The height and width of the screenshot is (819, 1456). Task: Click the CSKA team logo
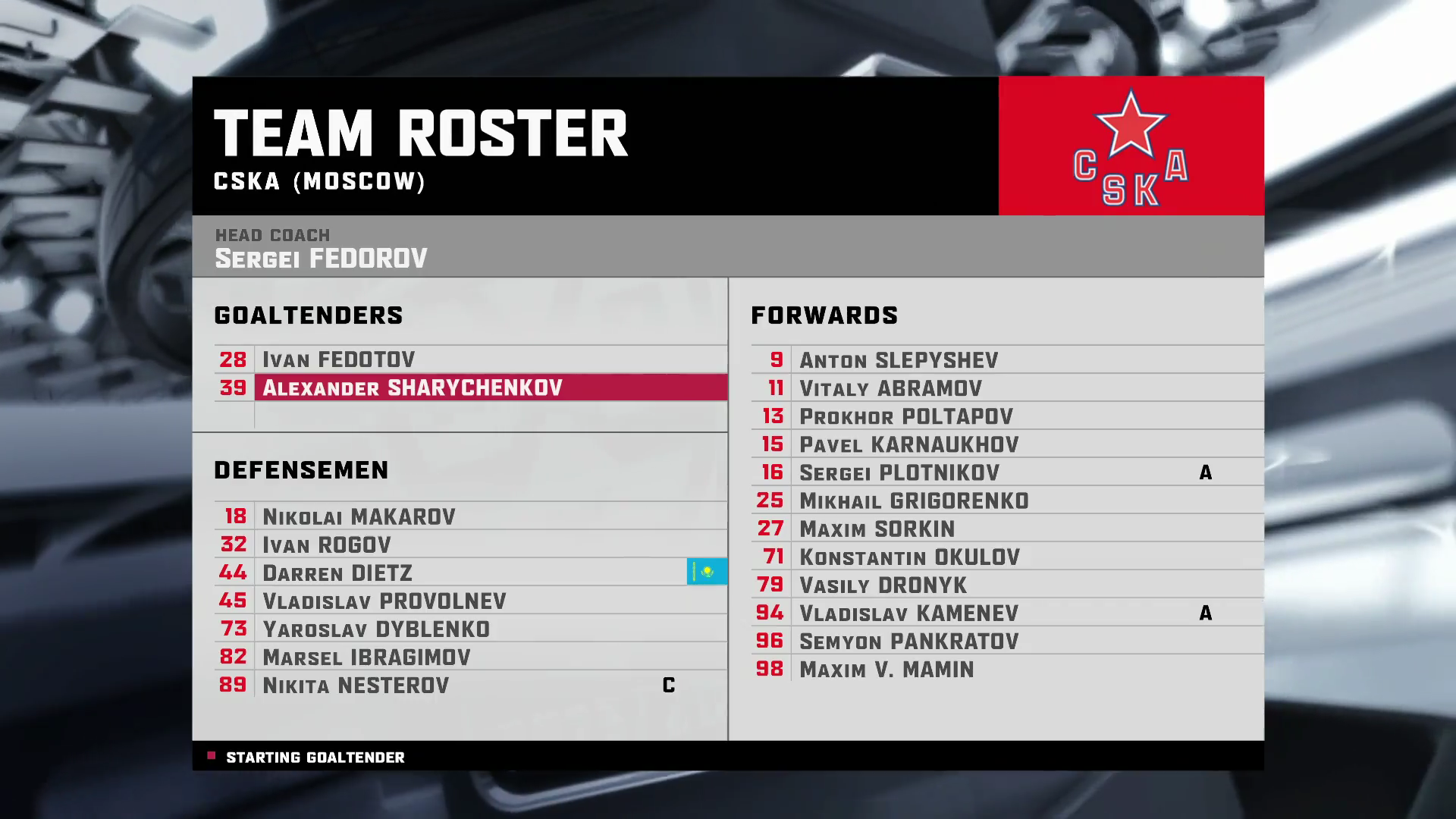point(1131,146)
